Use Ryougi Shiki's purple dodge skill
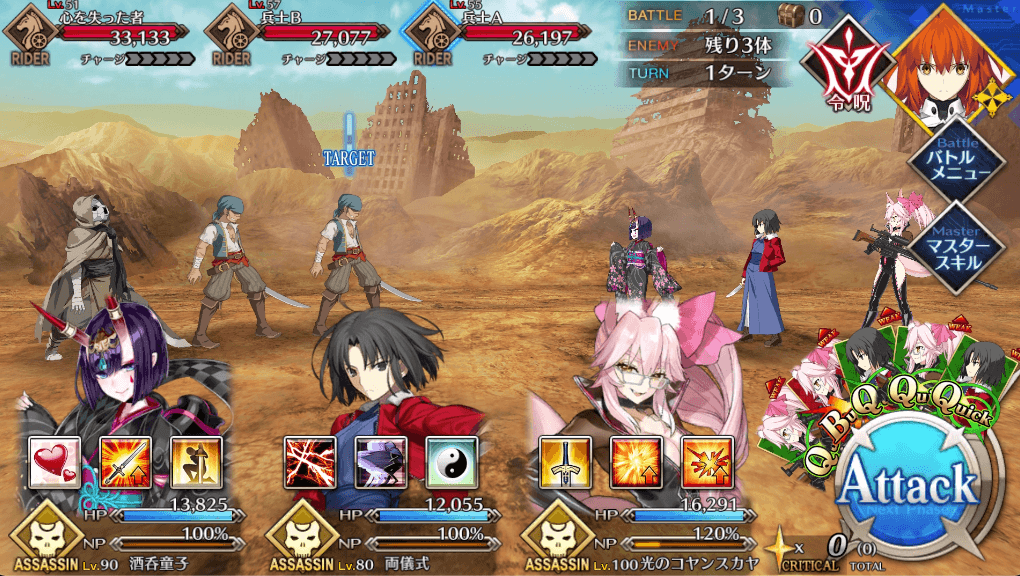The width and height of the screenshot is (1020, 576). pyautogui.click(x=381, y=462)
